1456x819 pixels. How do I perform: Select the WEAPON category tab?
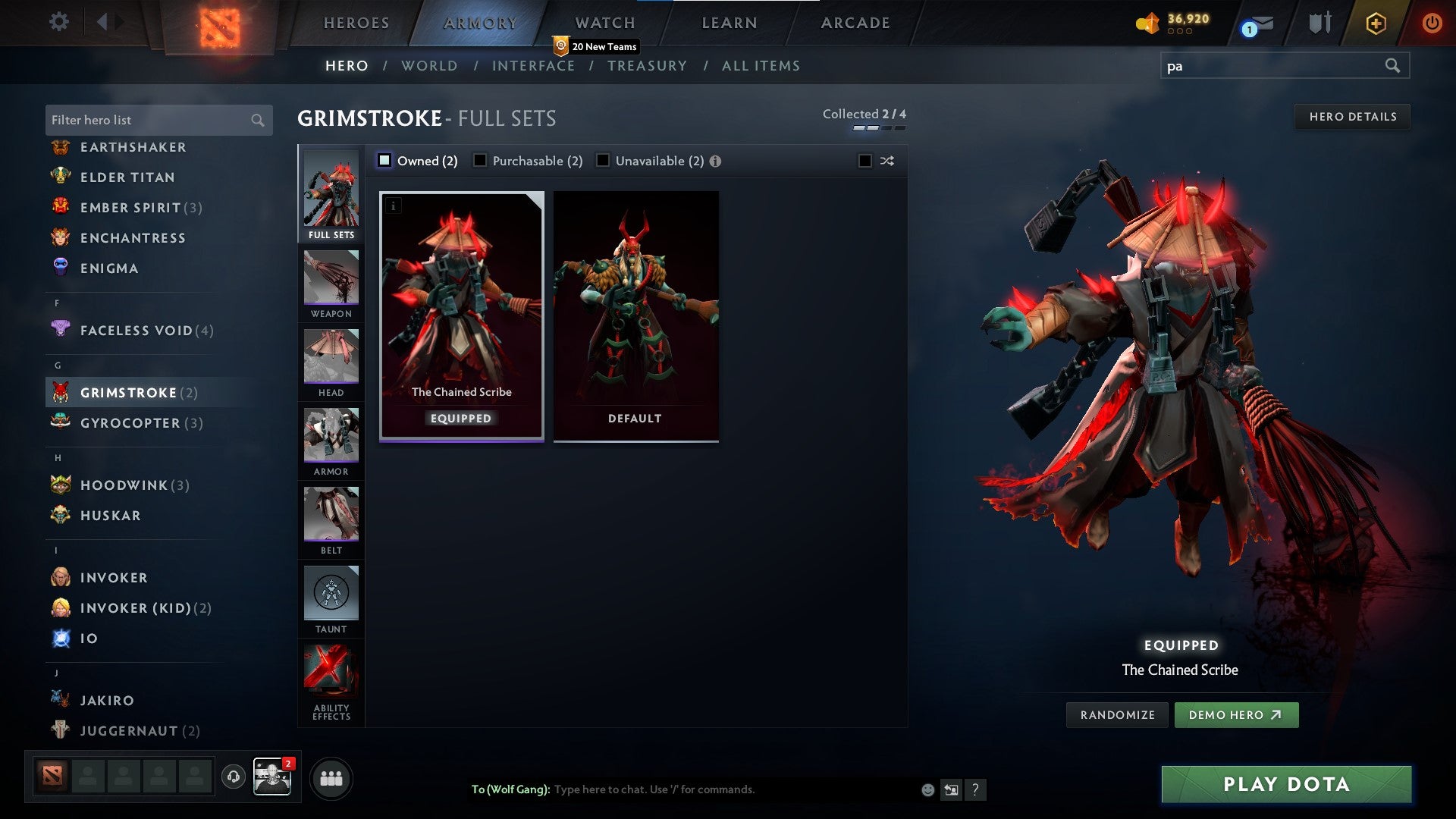point(331,282)
